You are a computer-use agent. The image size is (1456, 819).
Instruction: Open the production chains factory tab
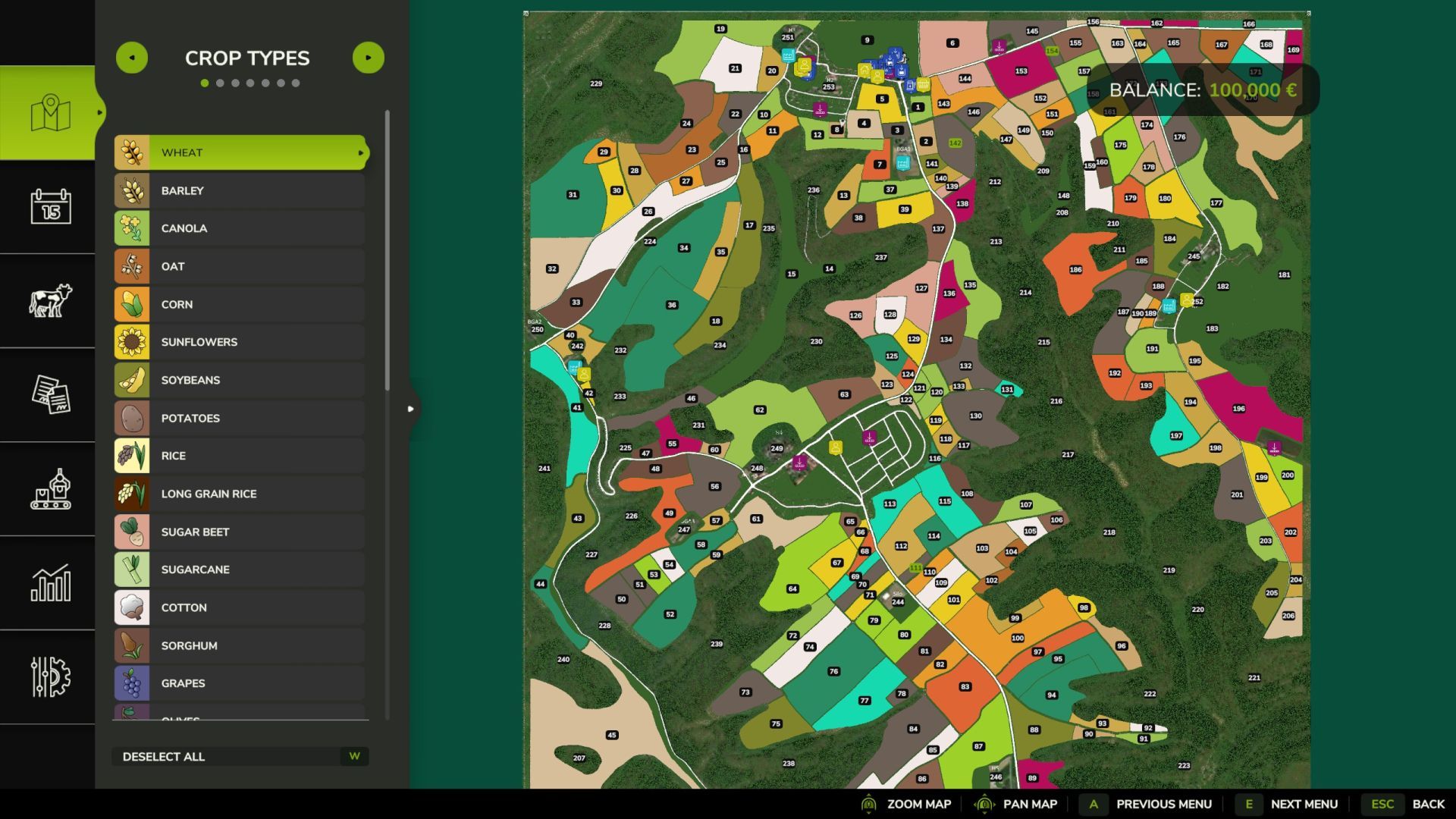(x=50, y=489)
